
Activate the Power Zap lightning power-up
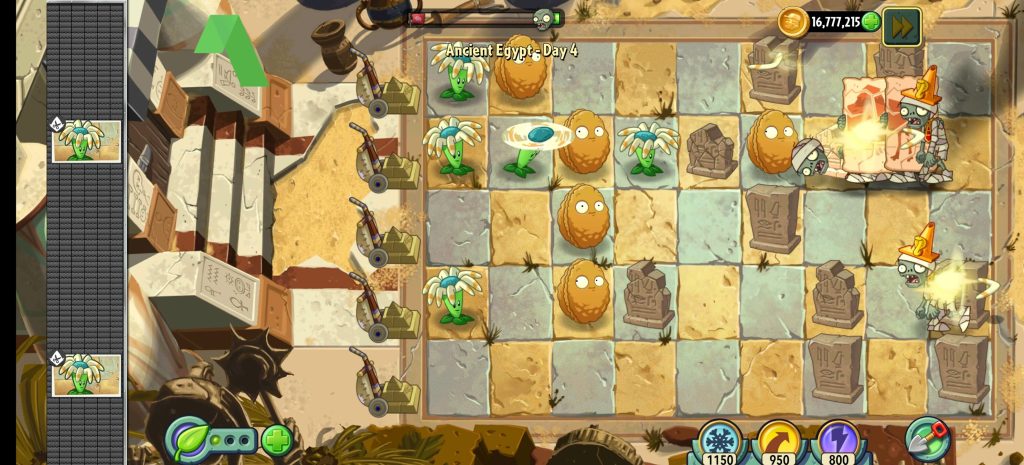tap(836, 440)
